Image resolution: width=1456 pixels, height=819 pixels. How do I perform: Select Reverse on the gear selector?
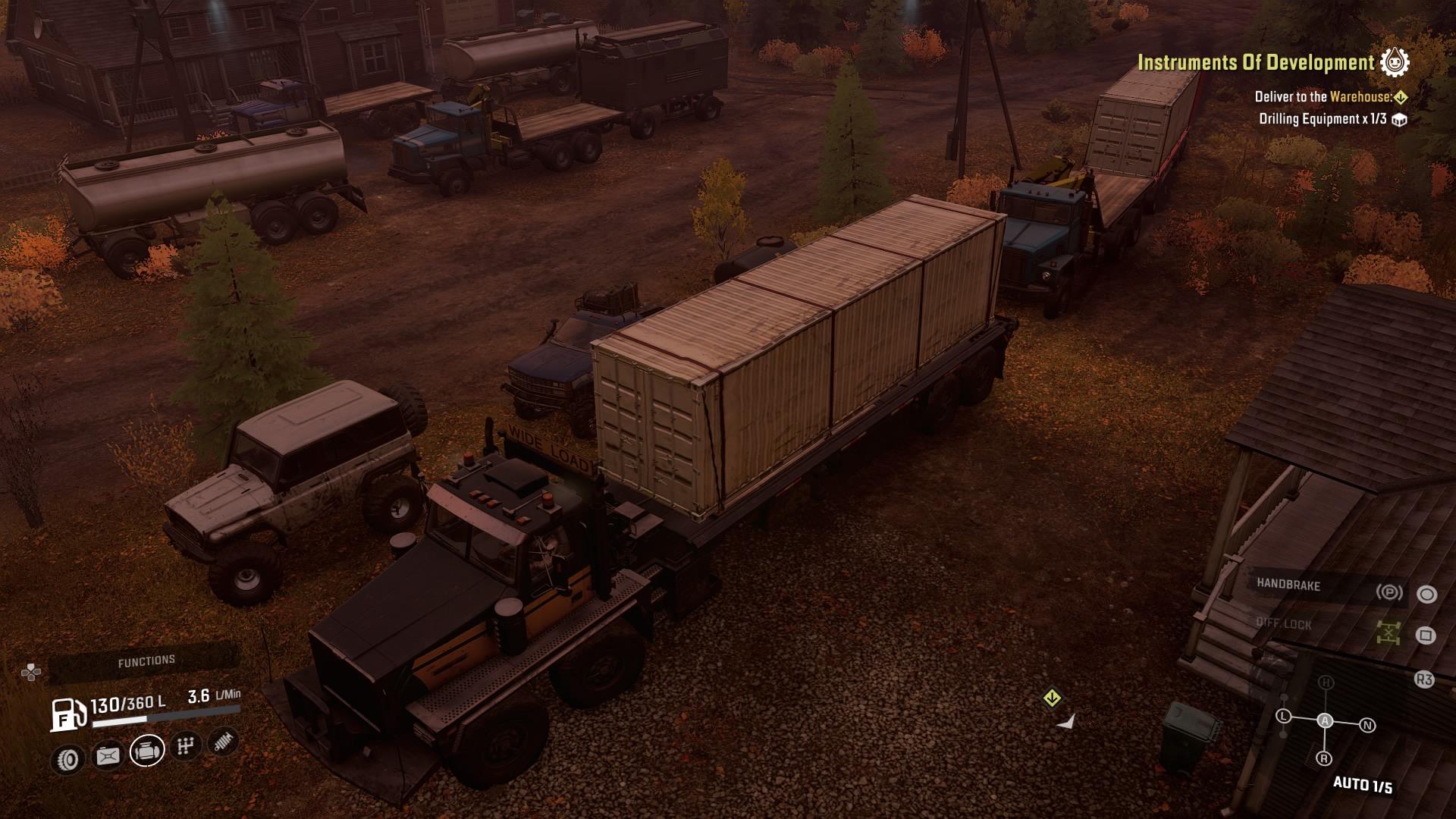[1324, 758]
